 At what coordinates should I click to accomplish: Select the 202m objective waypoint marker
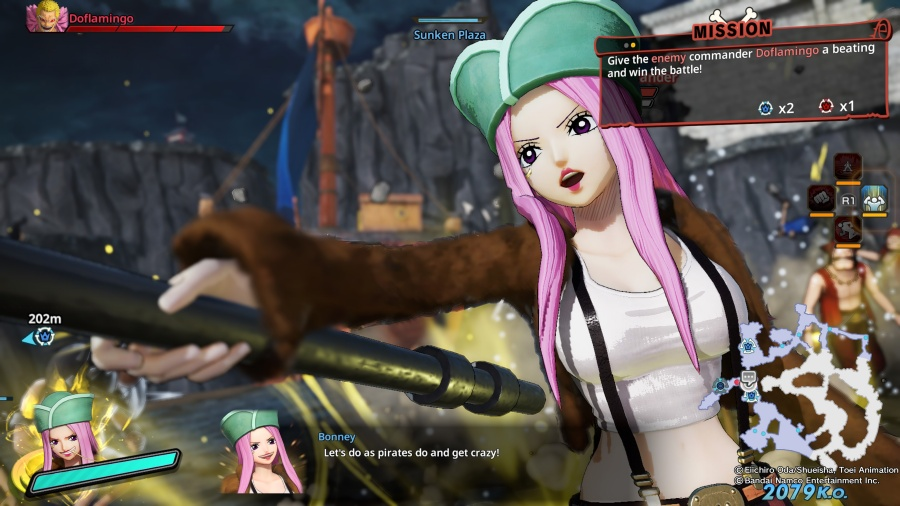(x=43, y=337)
